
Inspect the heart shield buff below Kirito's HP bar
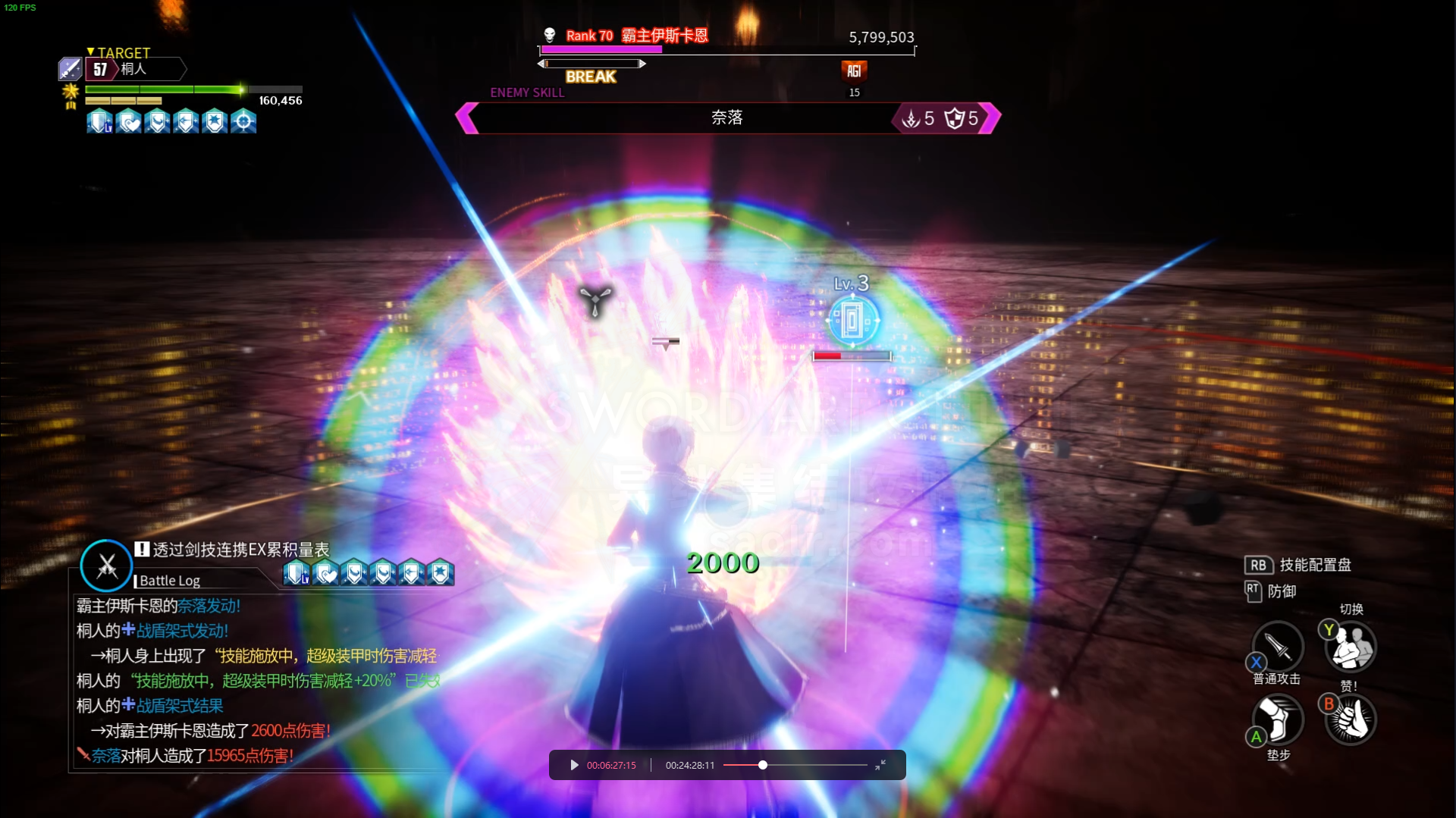pyautogui.click(x=129, y=121)
